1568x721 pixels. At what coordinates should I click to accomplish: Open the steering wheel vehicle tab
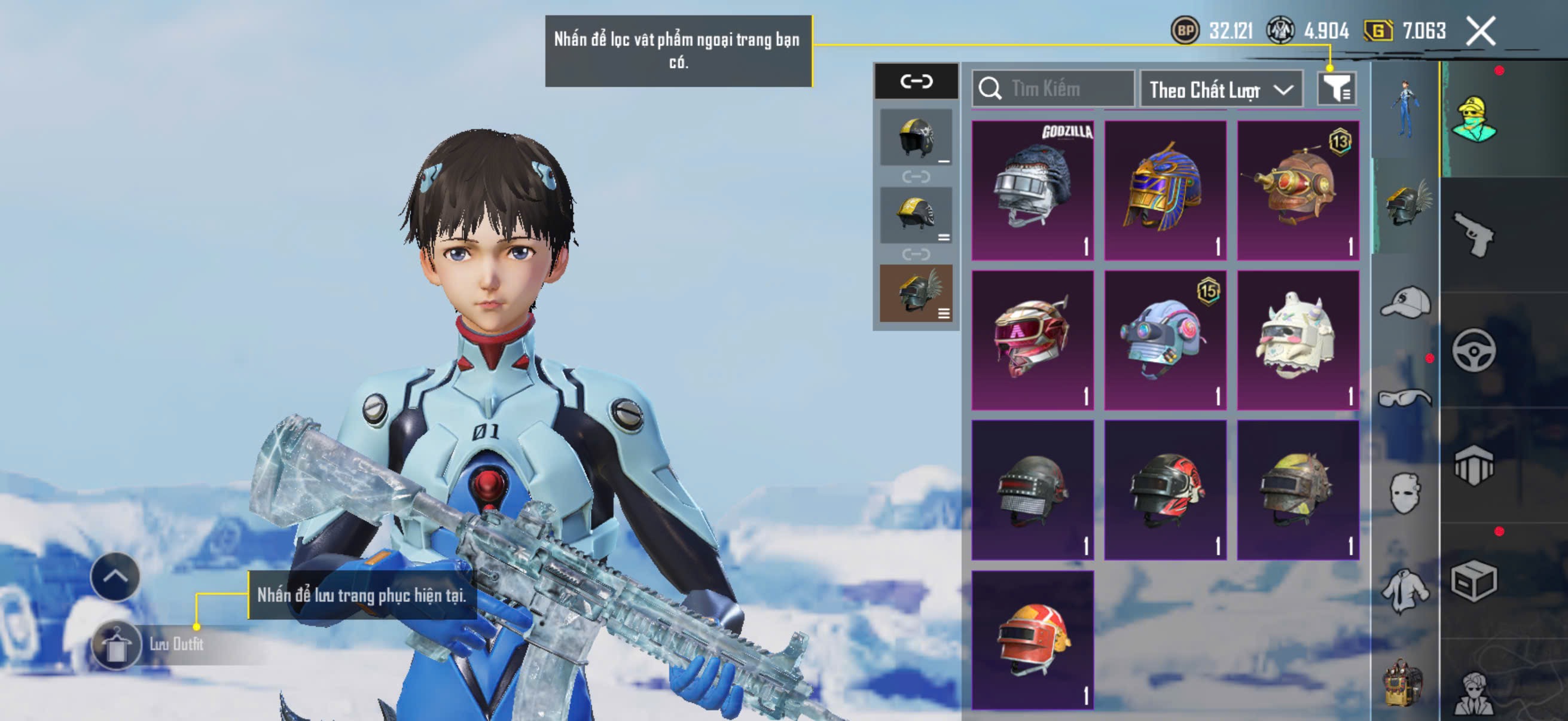point(1474,350)
